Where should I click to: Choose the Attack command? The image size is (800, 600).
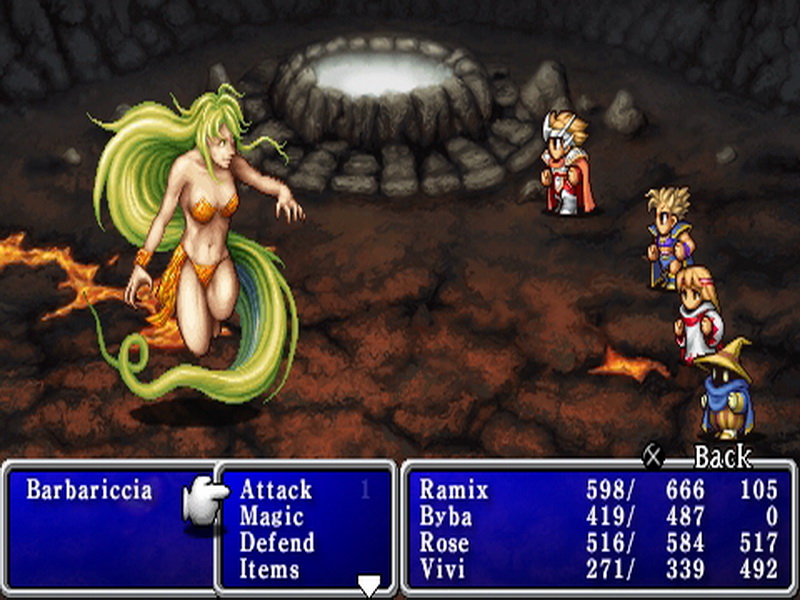[x=276, y=490]
